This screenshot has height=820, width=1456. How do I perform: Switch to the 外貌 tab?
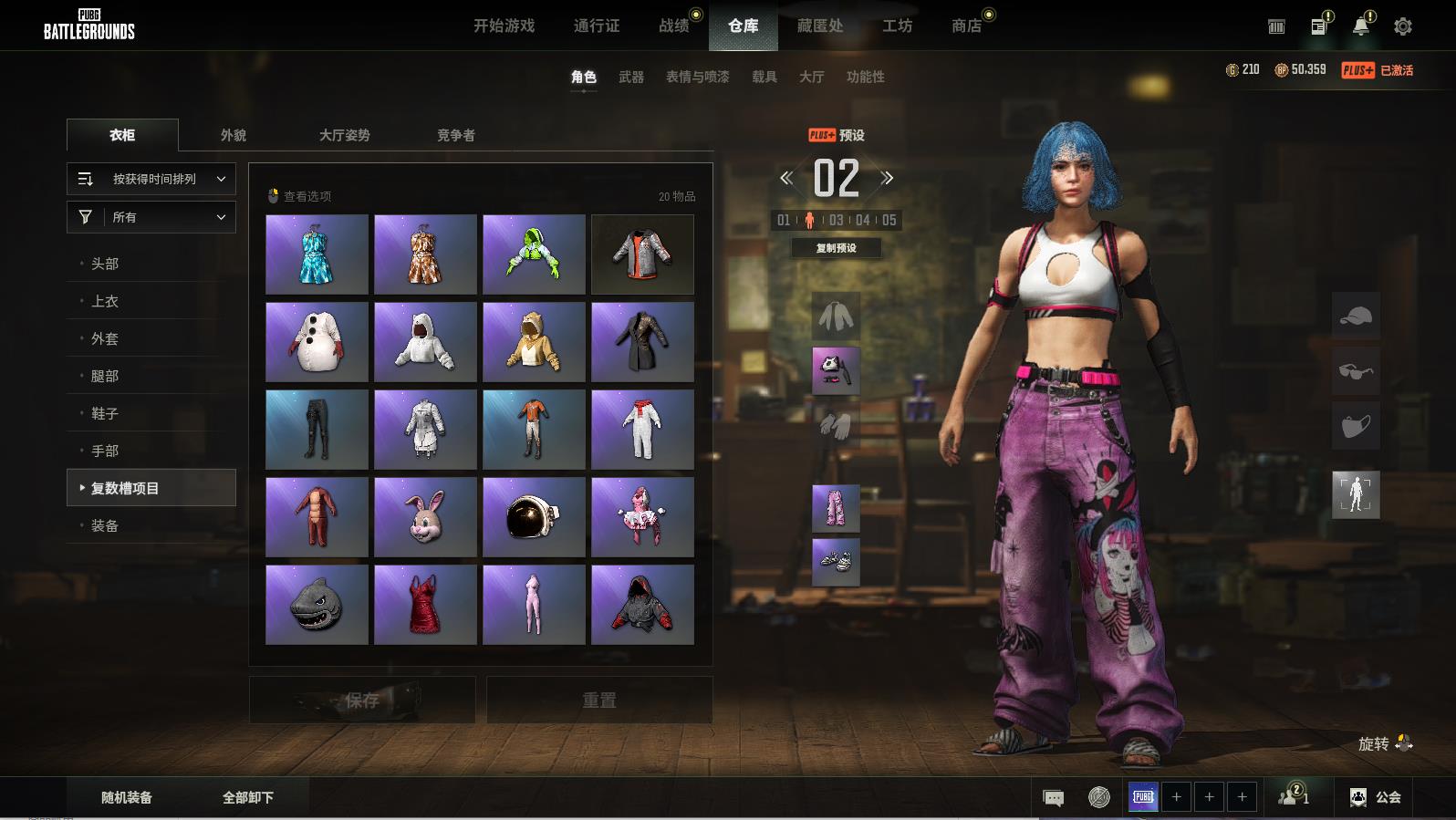tap(234, 135)
